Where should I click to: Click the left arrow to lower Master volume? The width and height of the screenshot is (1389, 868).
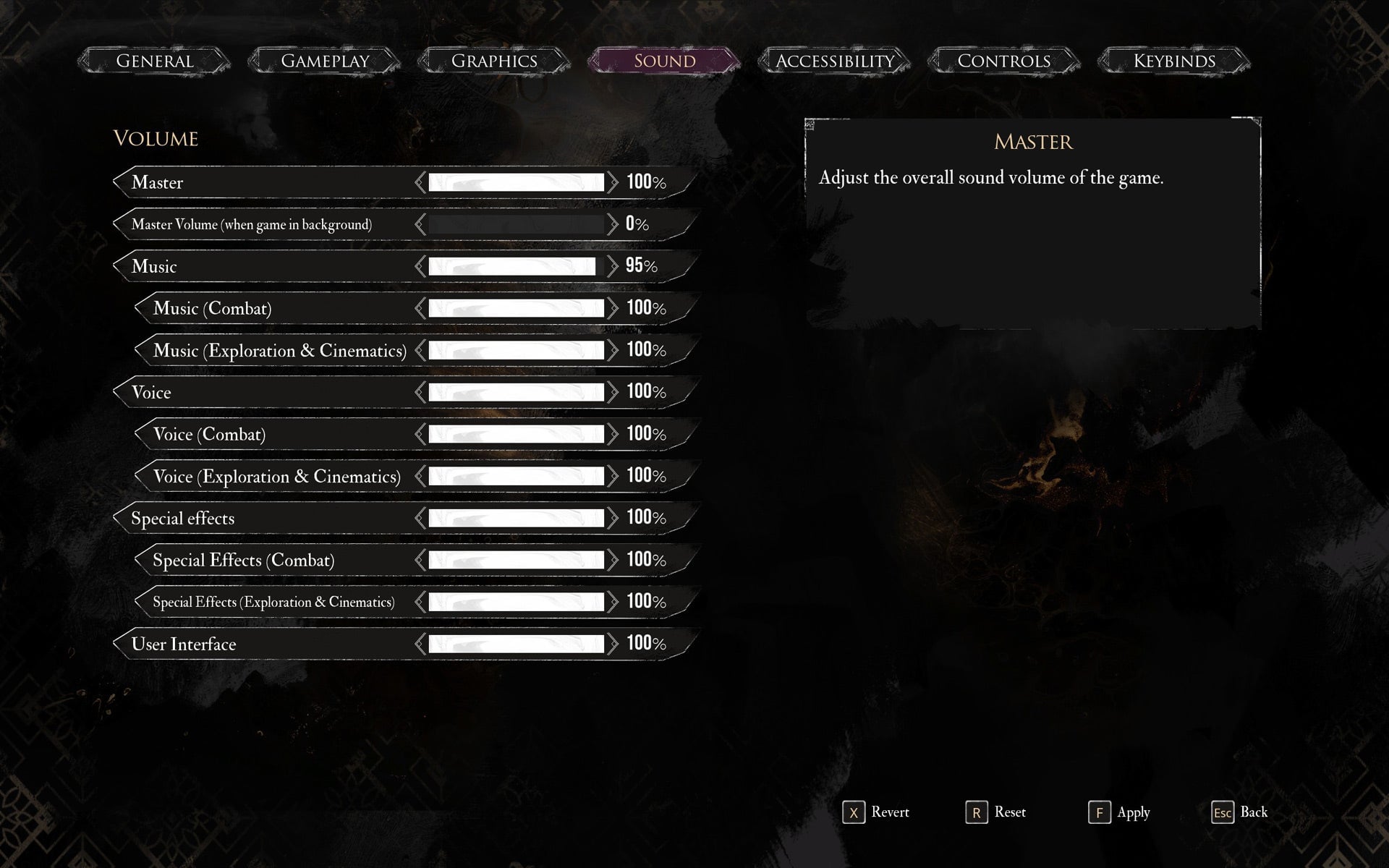[418, 182]
